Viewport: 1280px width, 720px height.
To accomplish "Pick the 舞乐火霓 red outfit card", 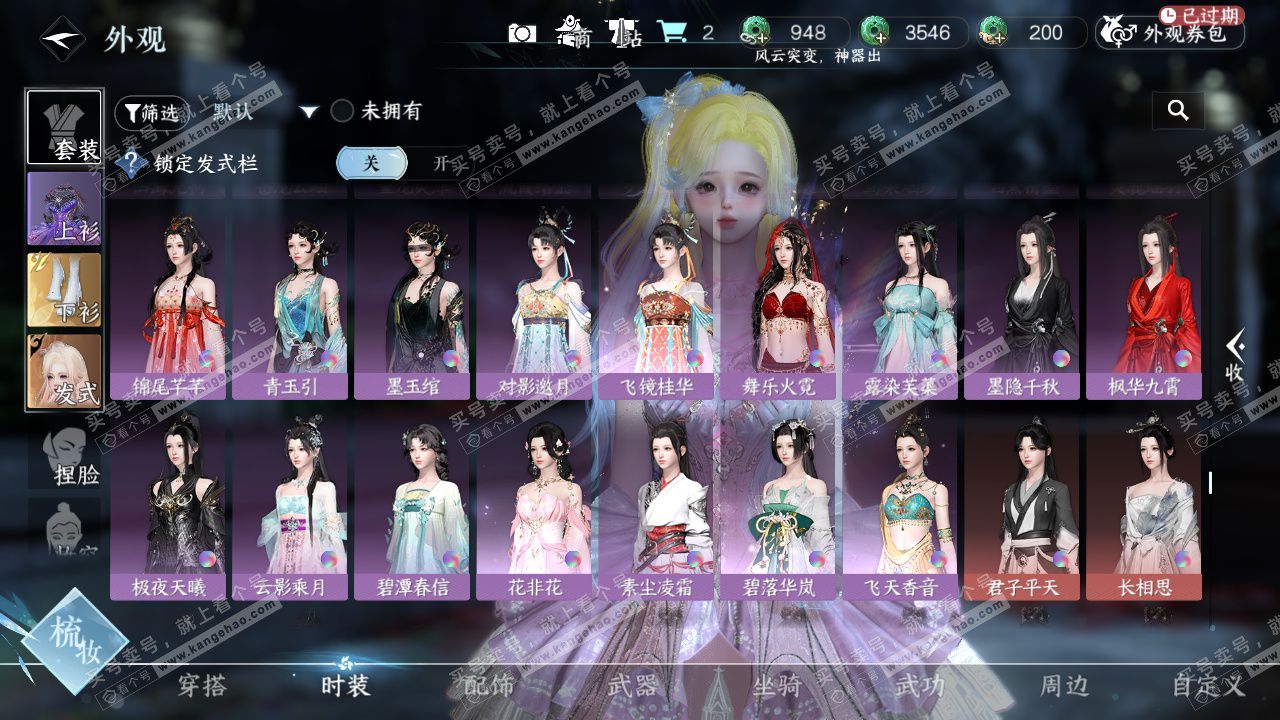I will (777, 298).
